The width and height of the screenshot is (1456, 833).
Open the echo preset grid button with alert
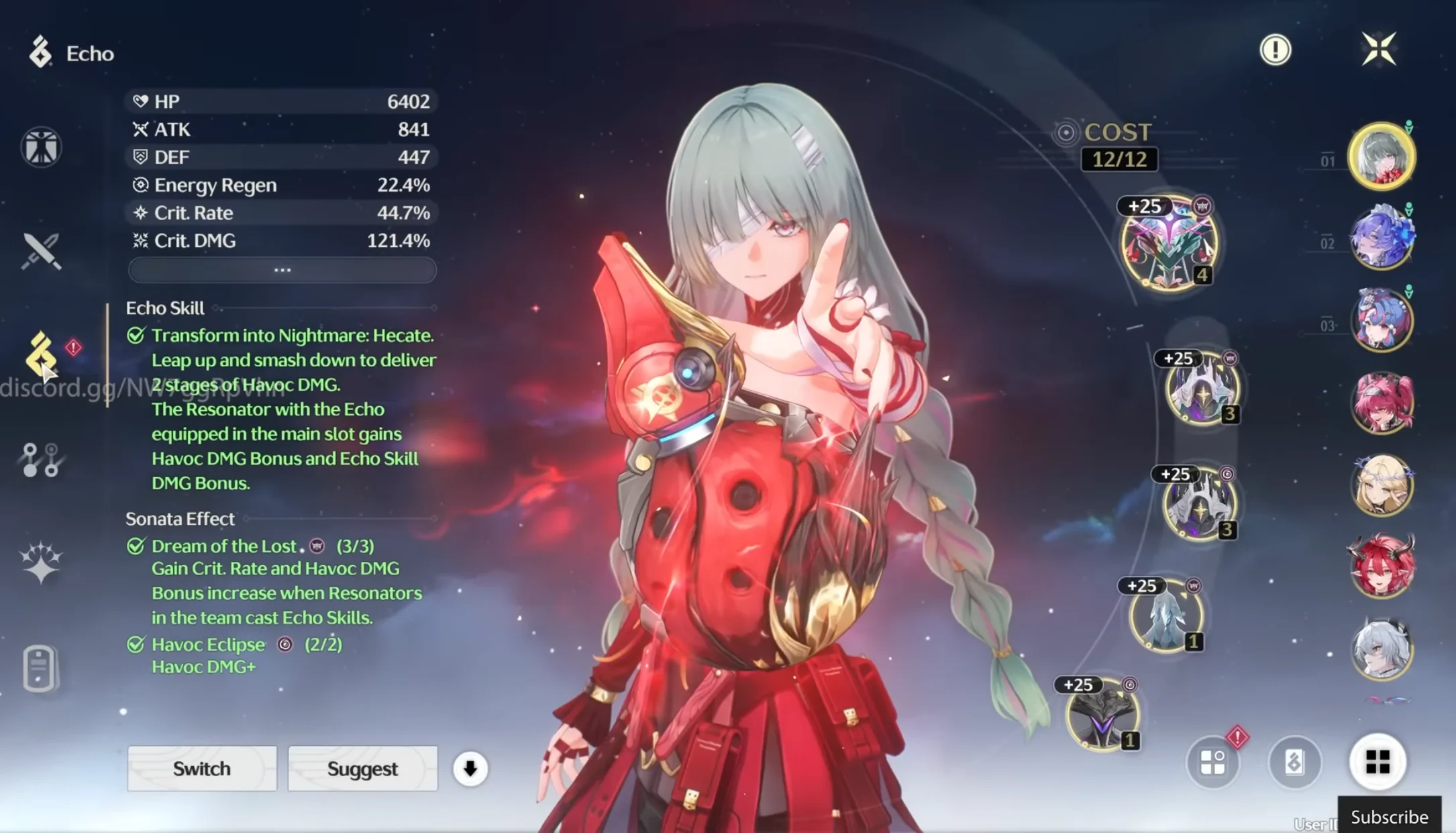1213,763
